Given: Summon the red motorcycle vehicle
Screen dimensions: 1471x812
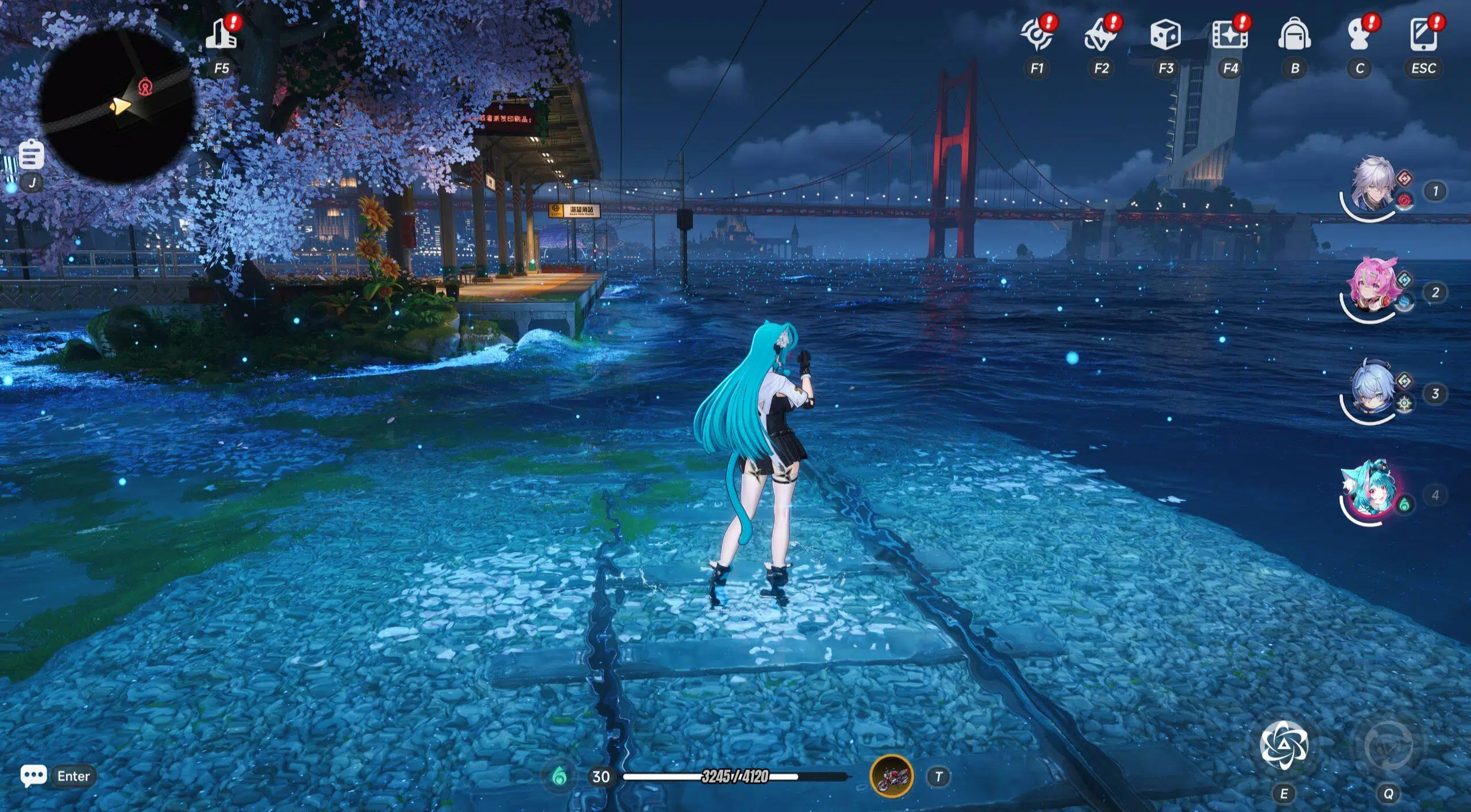Looking at the screenshot, I should coord(892,776).
